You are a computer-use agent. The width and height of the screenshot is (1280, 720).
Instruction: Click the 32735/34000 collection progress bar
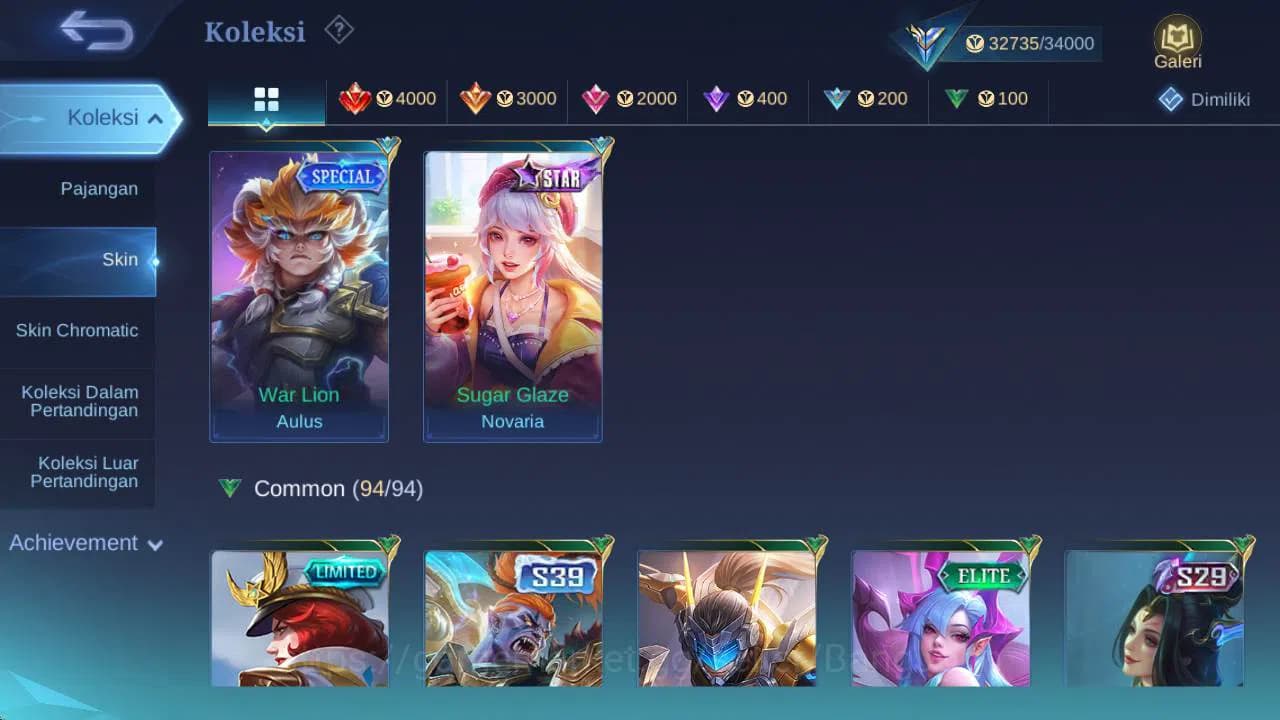coord(1030,44)
